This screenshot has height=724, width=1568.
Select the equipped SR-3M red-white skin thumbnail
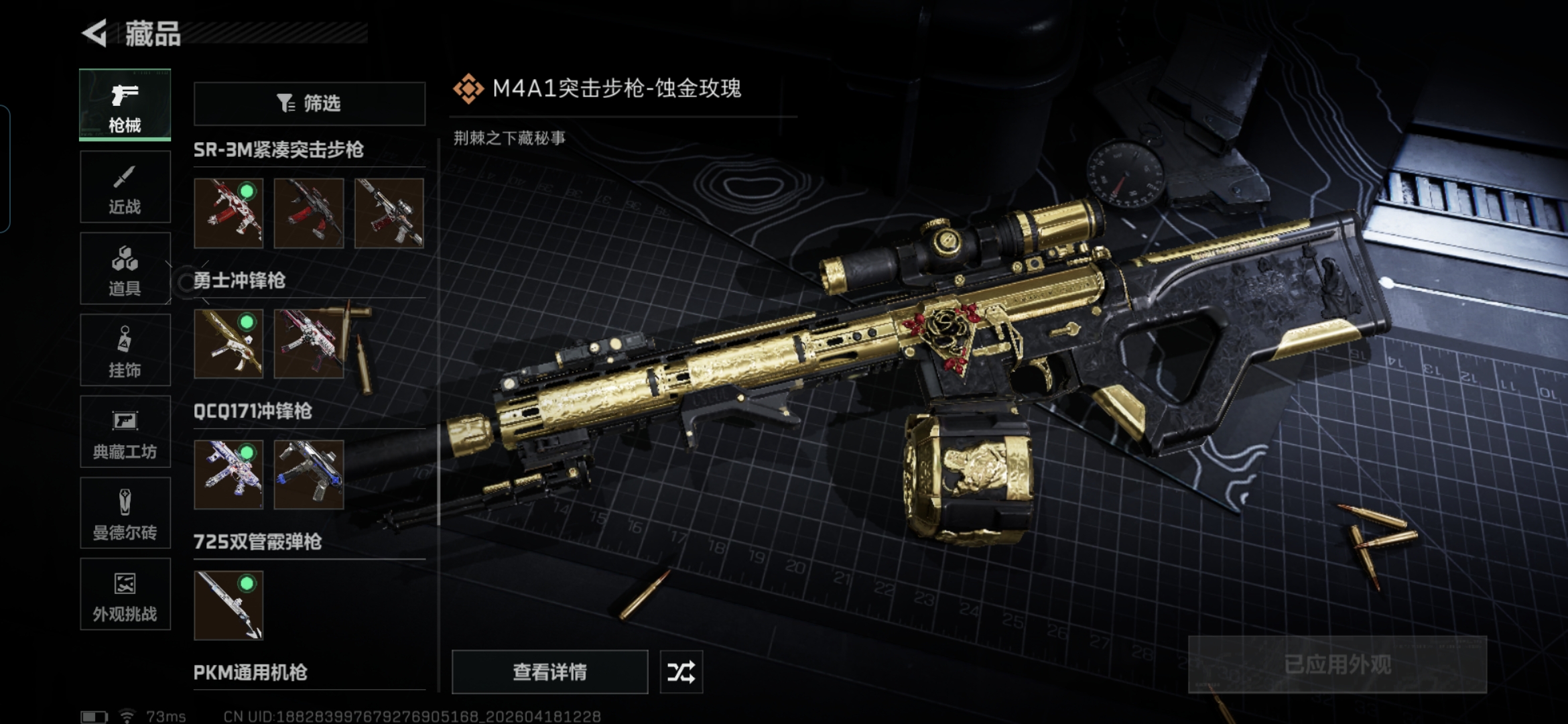click(x=228, y=213)
